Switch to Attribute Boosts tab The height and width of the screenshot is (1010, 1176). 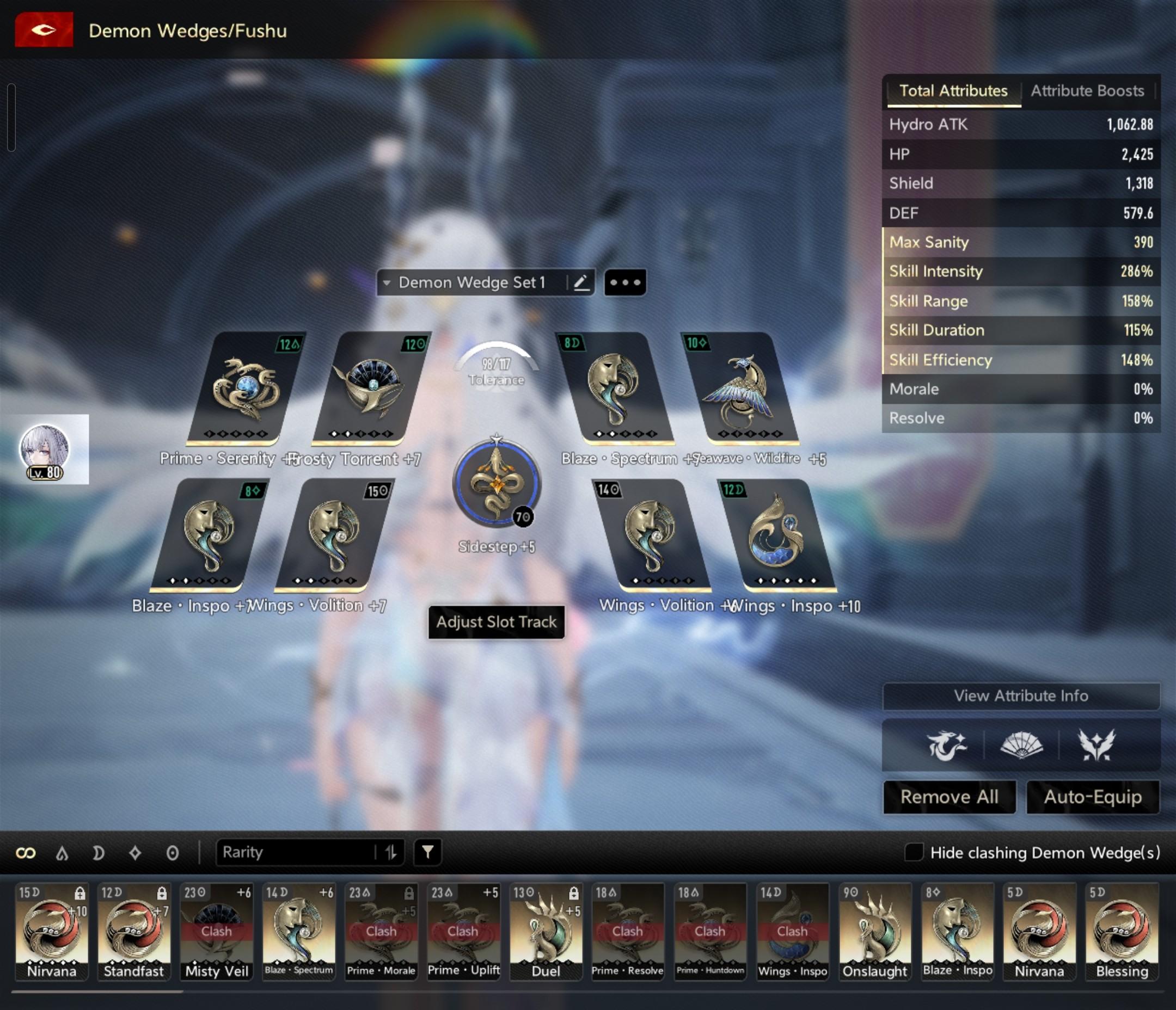1086,91
